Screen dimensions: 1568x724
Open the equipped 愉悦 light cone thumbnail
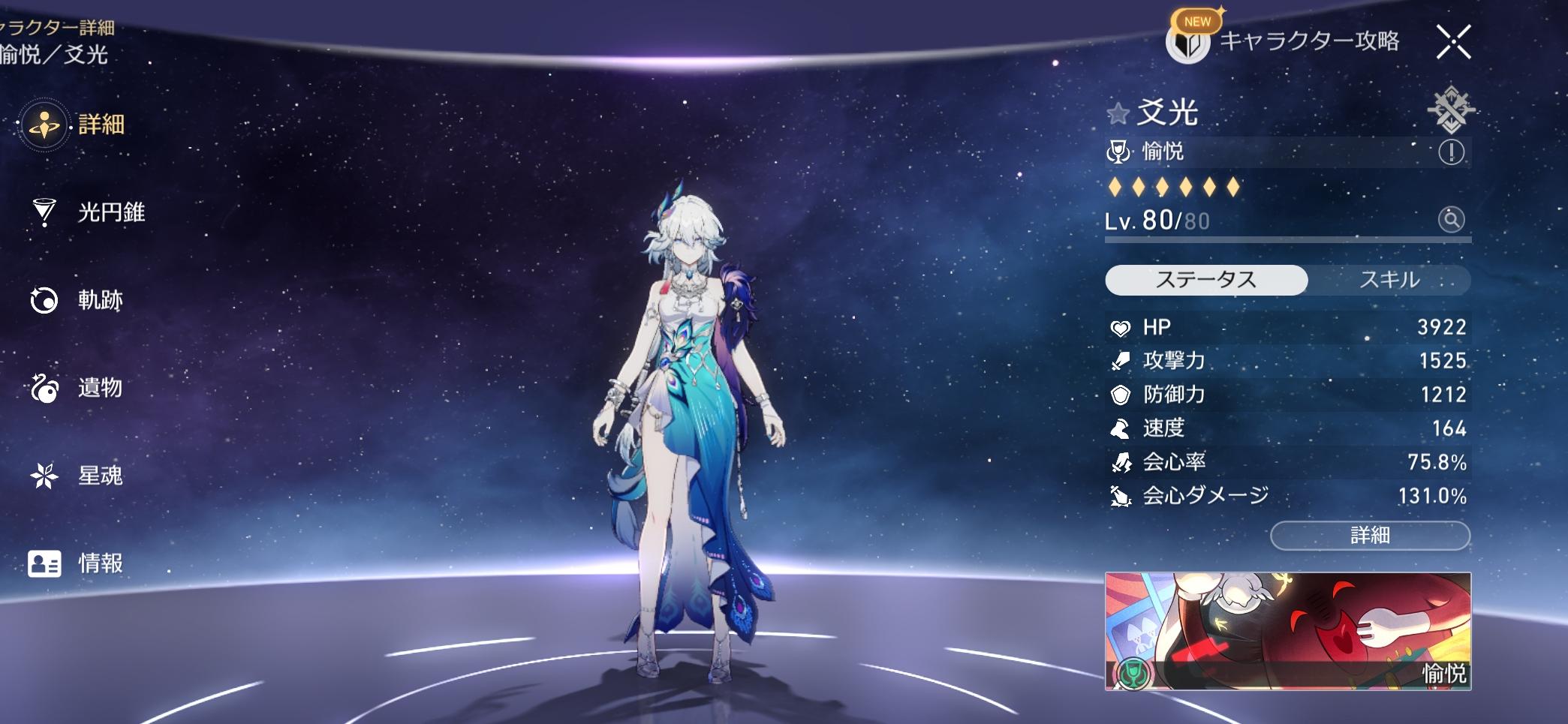(x=1287, y=630)
